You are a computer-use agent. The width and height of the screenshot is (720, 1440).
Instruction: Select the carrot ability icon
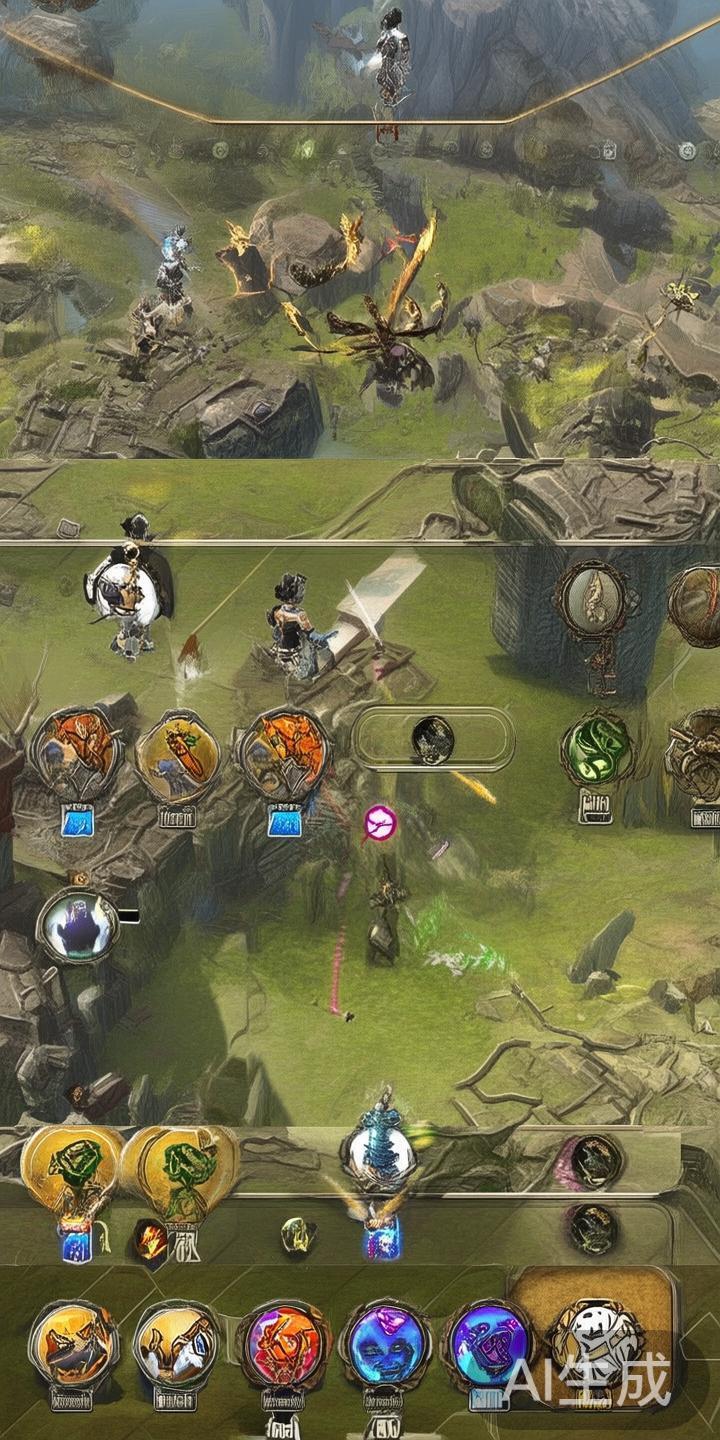(x=177, y=755)
